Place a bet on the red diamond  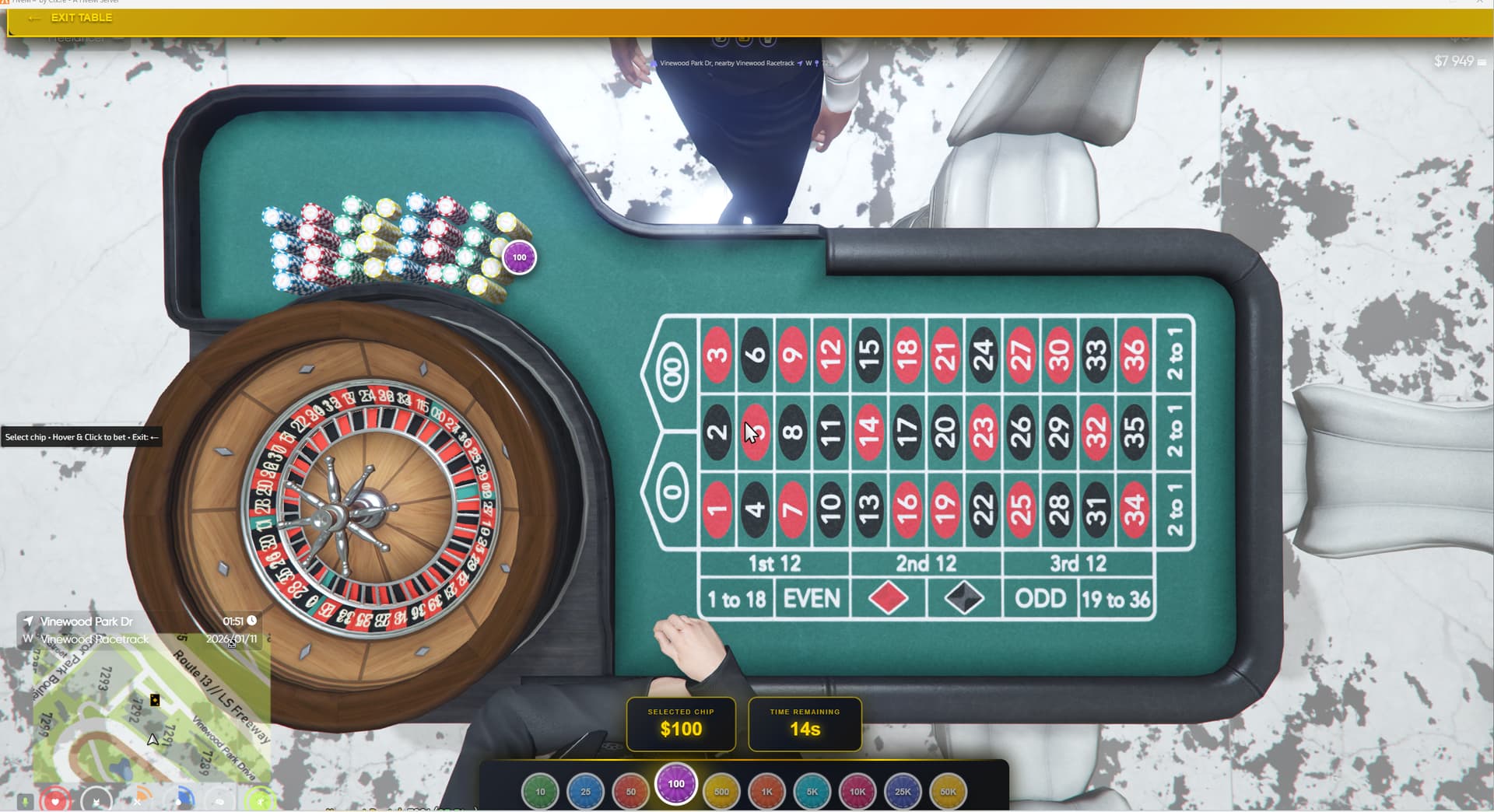[x=887, y=598]
